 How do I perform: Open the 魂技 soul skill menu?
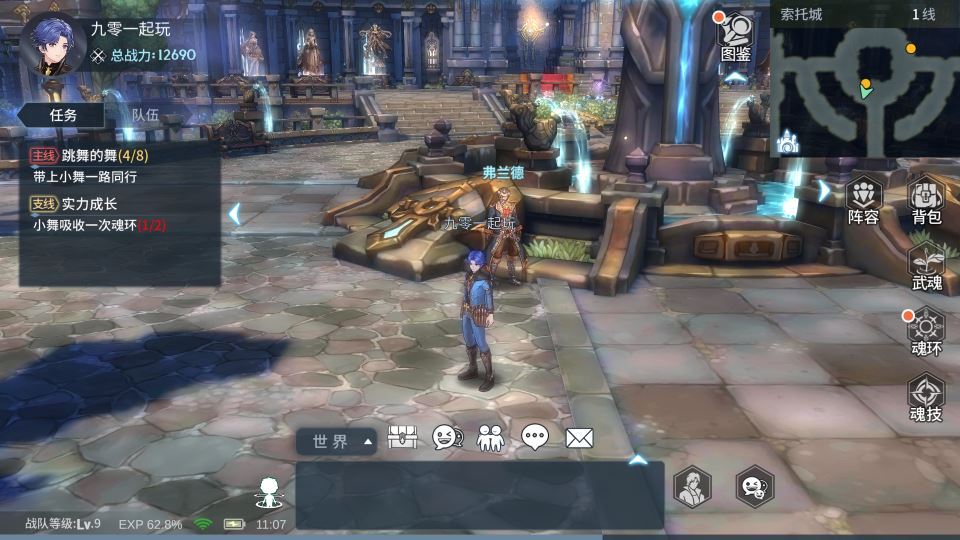(x=926, y=398)
